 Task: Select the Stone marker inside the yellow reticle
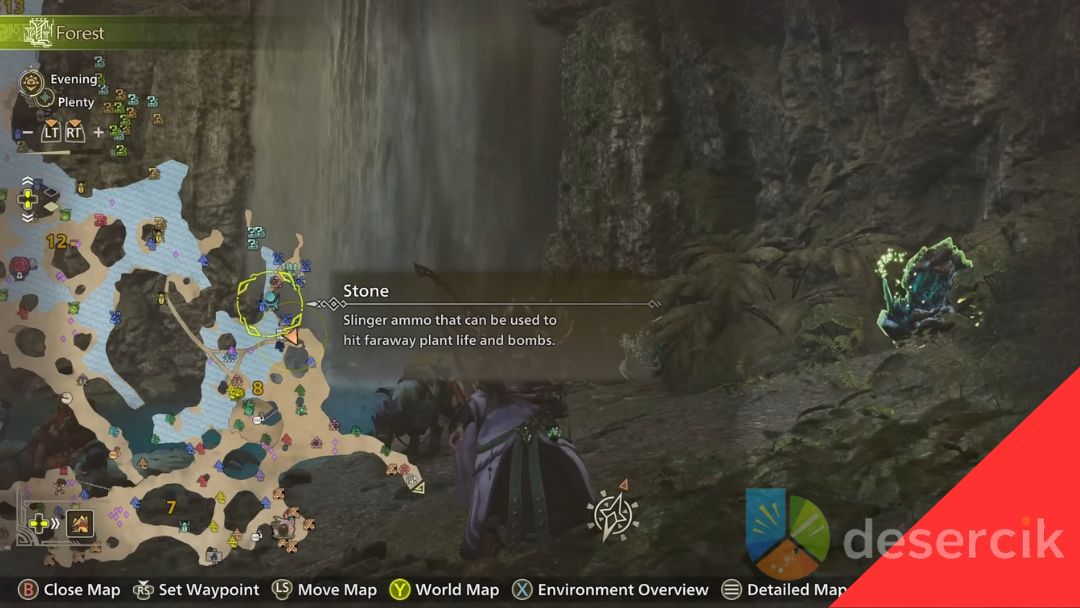(x=271, y=299)
